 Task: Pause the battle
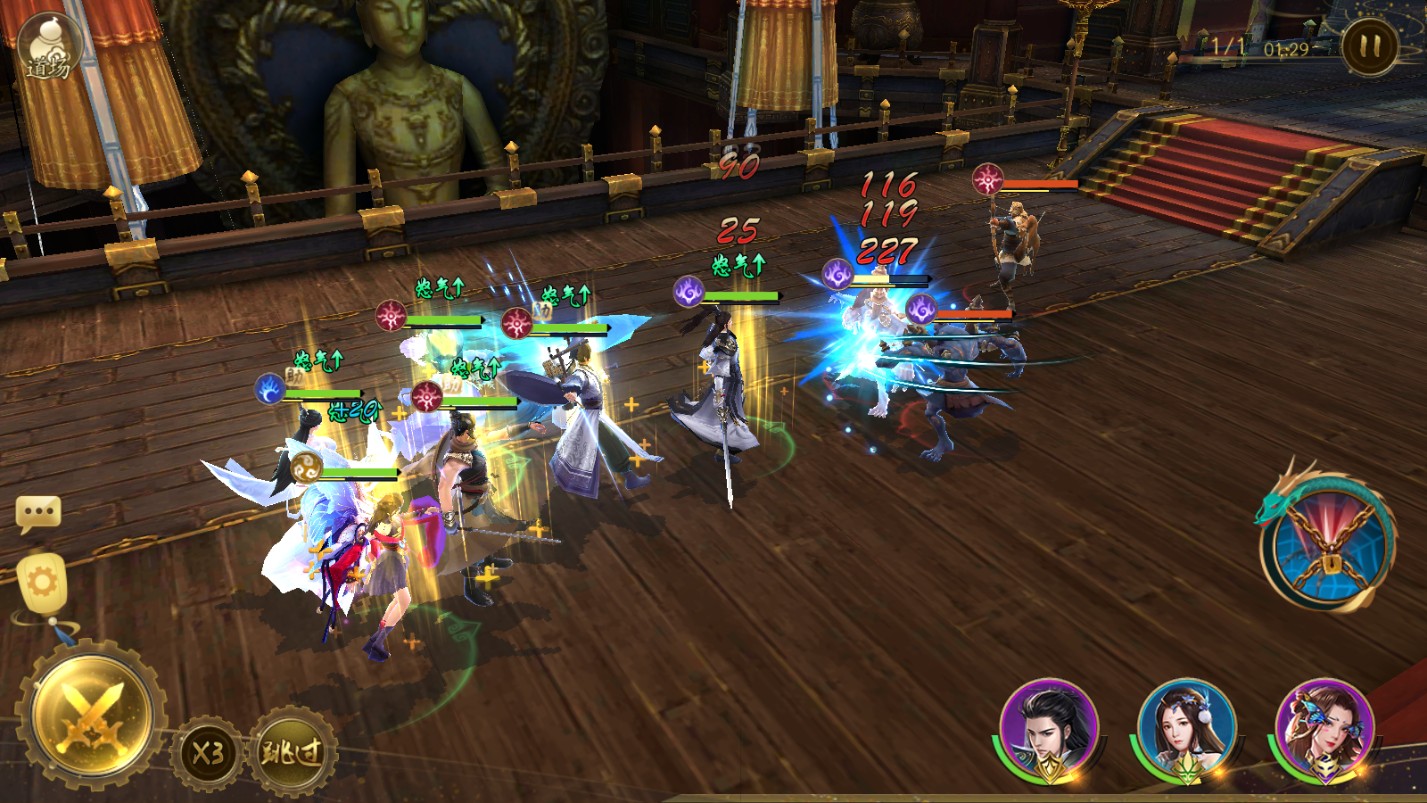(x=1369, y=46)
